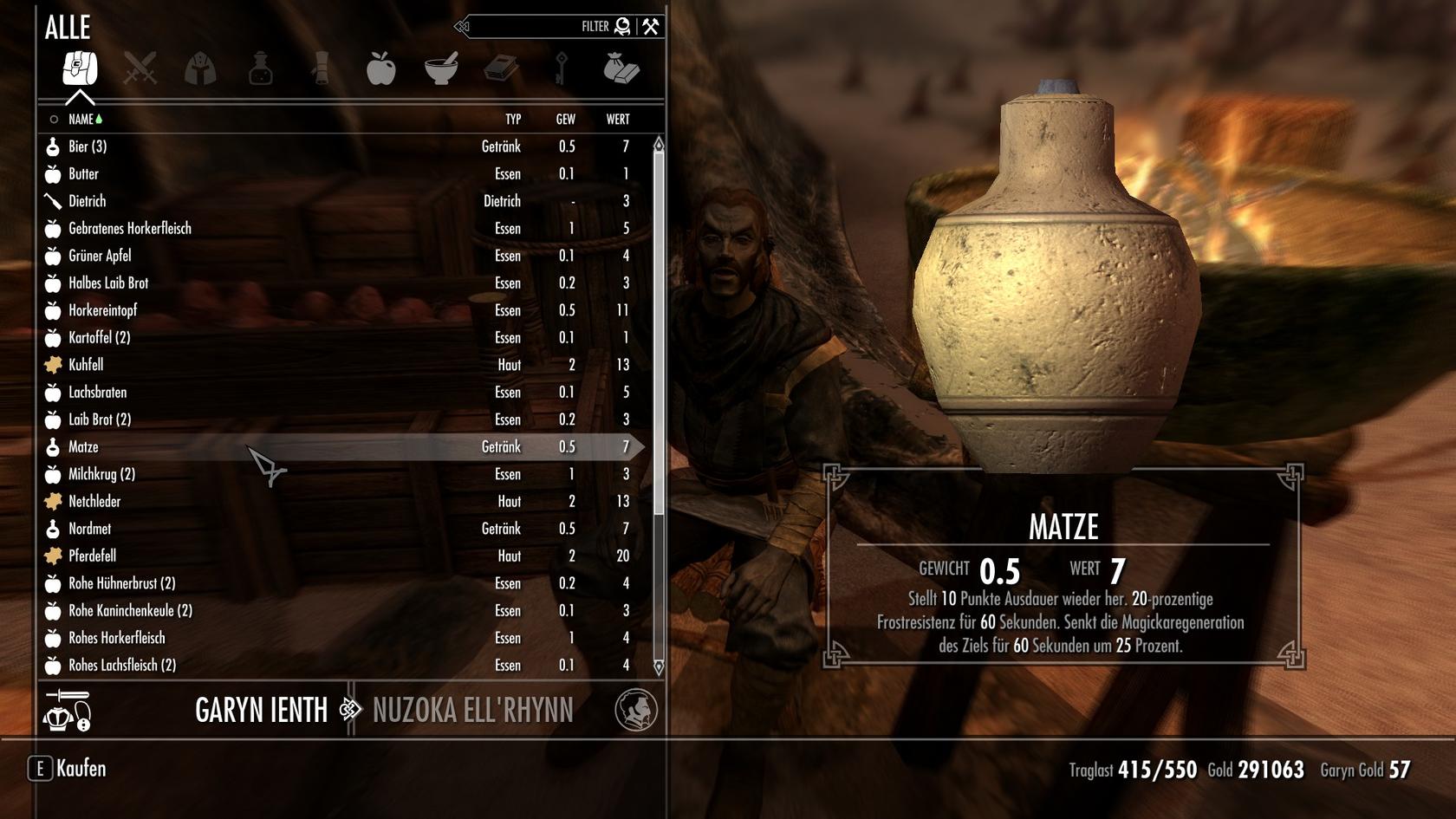This screenshot has width=1456, height=819.
Task: Switch to the food apple category
Action: coord(380,68)
